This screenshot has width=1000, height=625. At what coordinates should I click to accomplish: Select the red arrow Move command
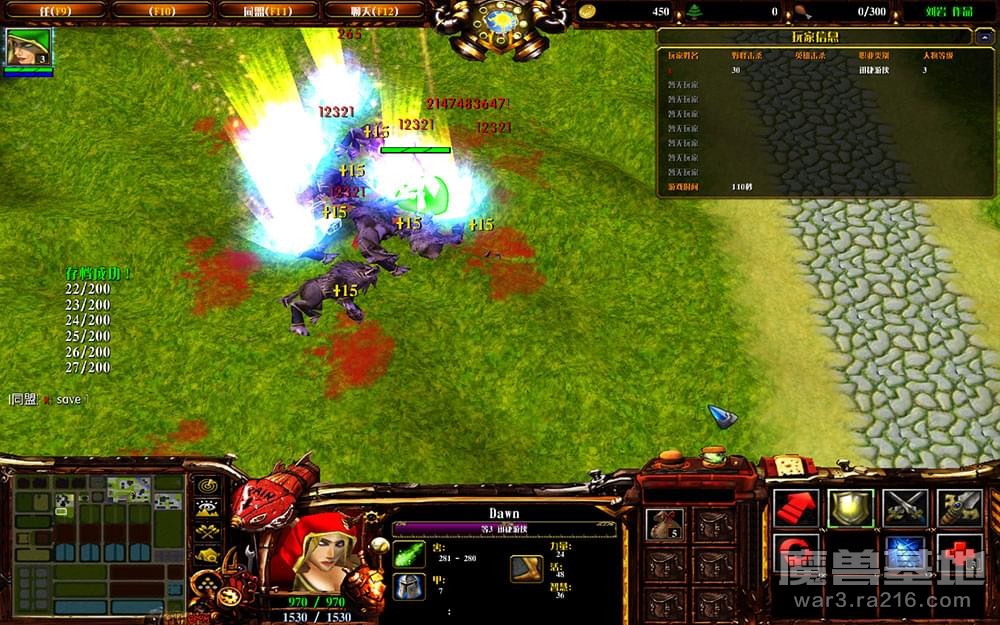point(796,507)
